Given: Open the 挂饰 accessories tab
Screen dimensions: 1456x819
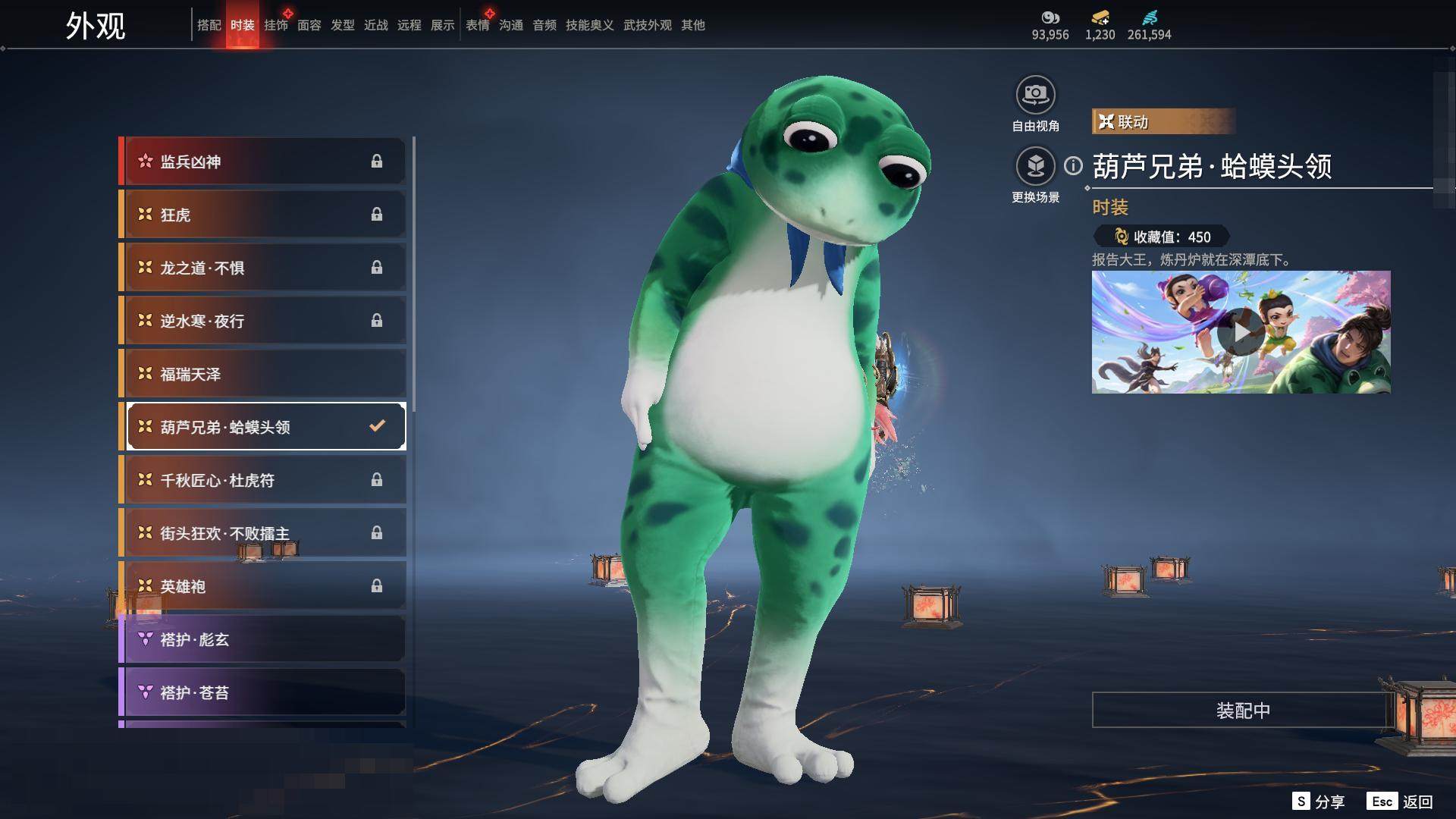Looking at the screenshot, I should tap(275, 25).
